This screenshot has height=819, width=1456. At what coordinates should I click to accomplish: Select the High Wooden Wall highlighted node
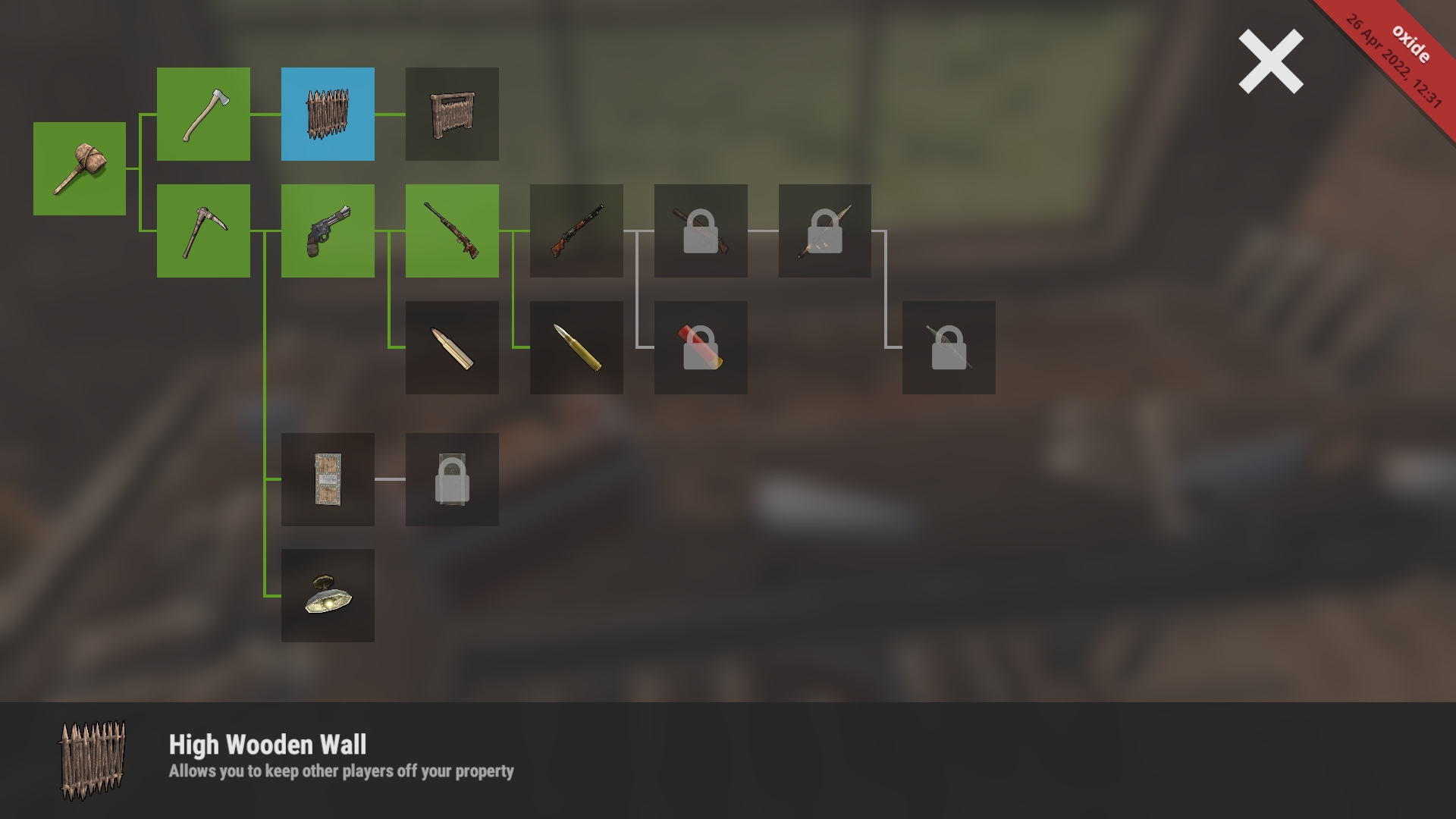328,115
